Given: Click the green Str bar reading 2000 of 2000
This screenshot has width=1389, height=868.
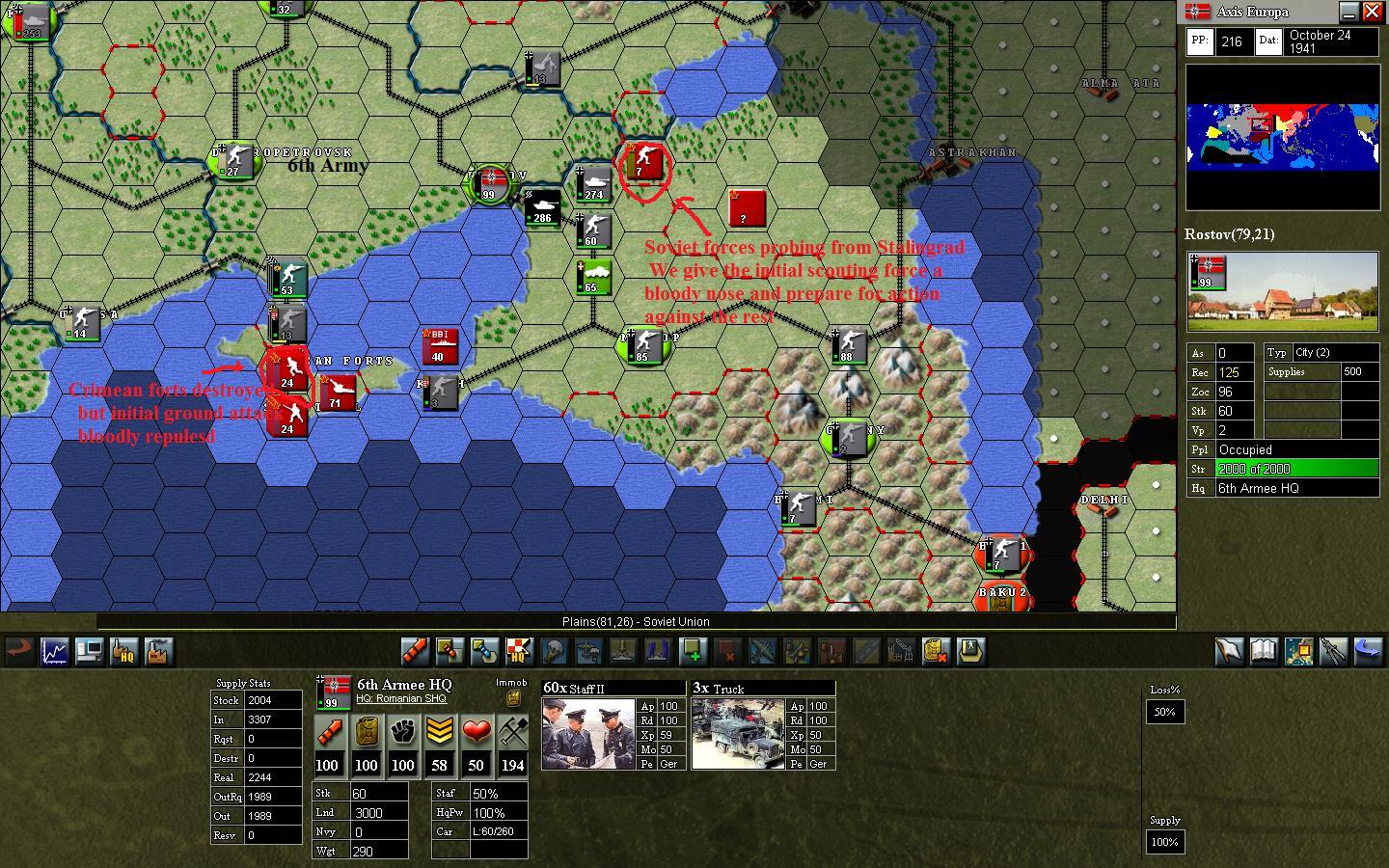Looking at the screenshot, I should (1296, 469).
